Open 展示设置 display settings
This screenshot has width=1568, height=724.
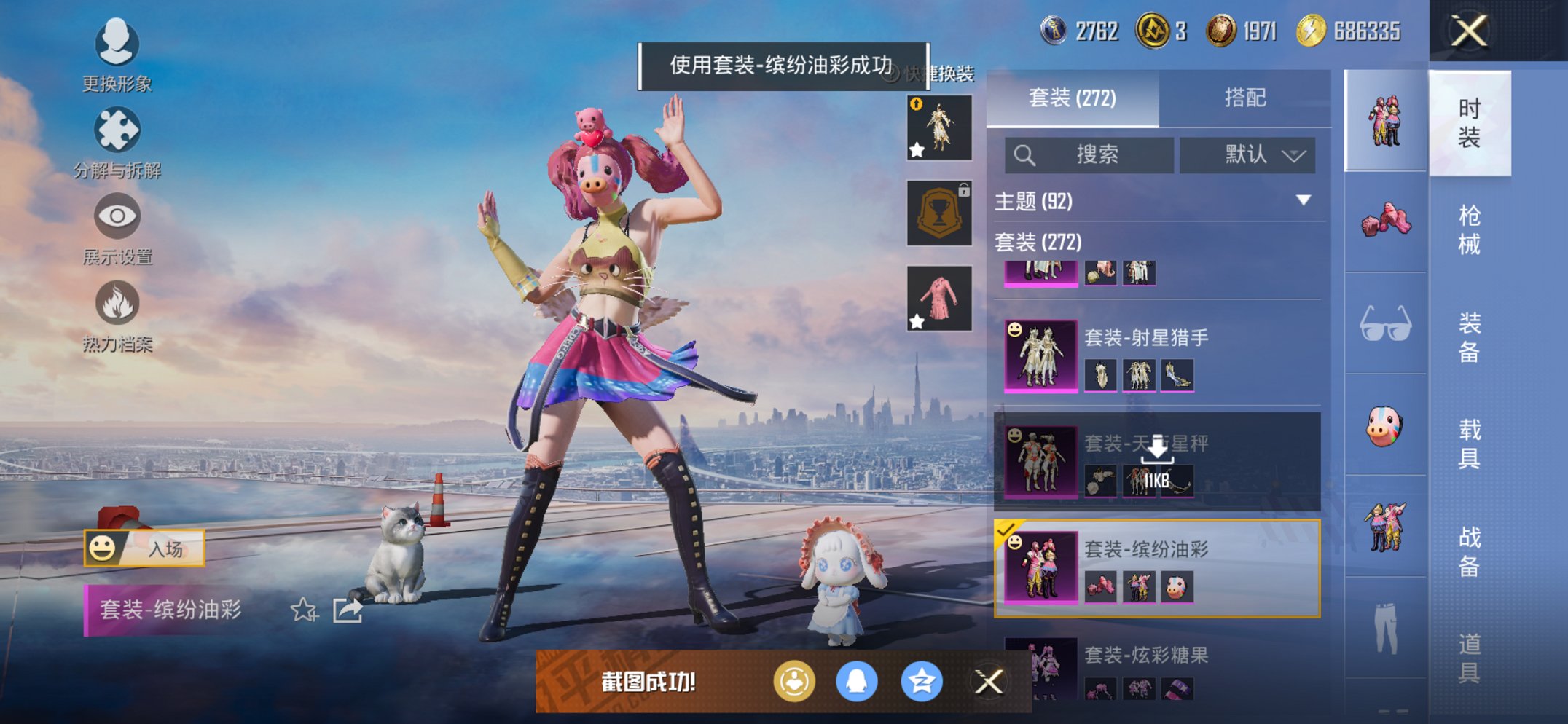point(117,222)
